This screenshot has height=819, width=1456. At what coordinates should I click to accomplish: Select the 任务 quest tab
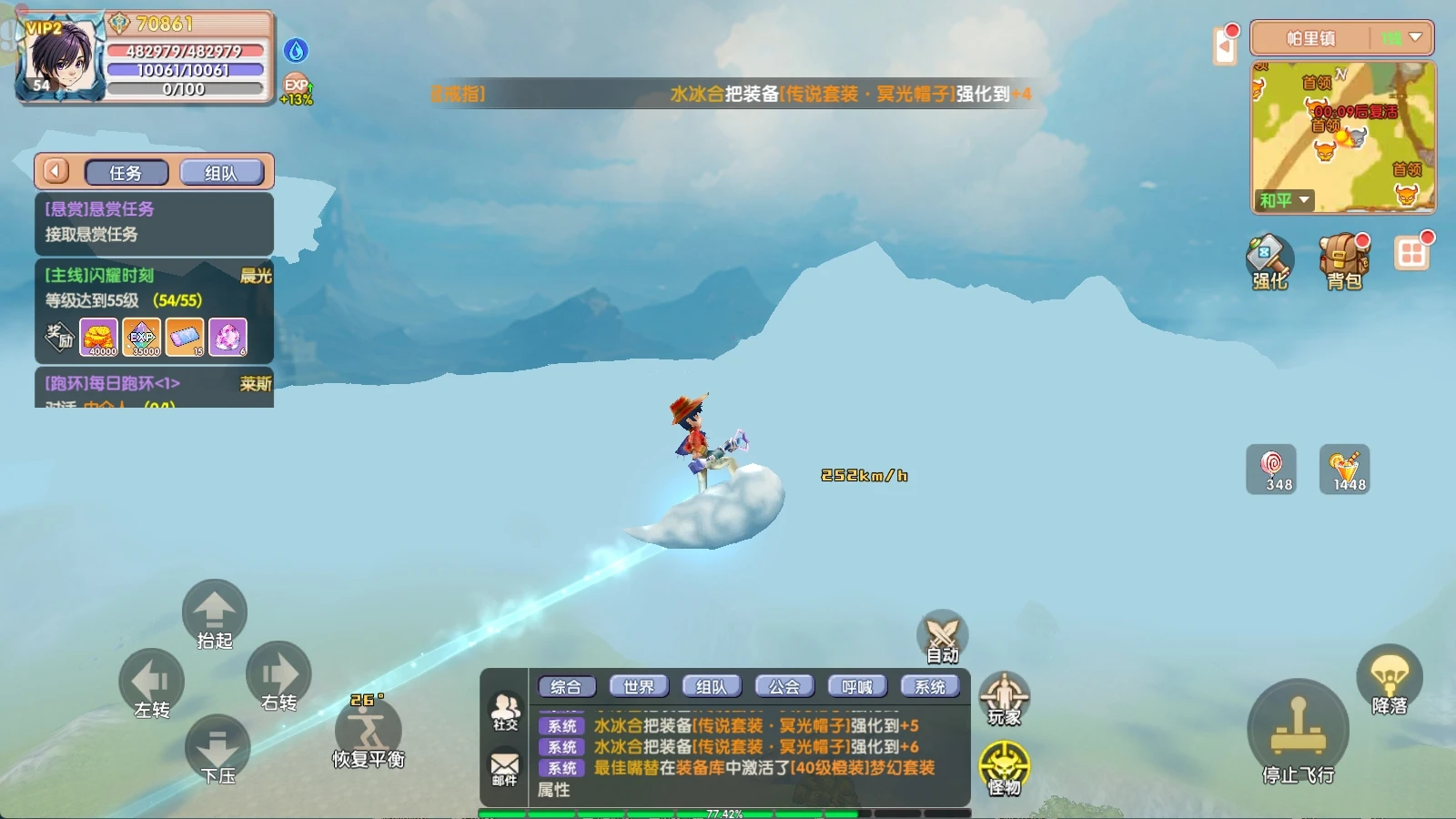(x=126, y=173)
